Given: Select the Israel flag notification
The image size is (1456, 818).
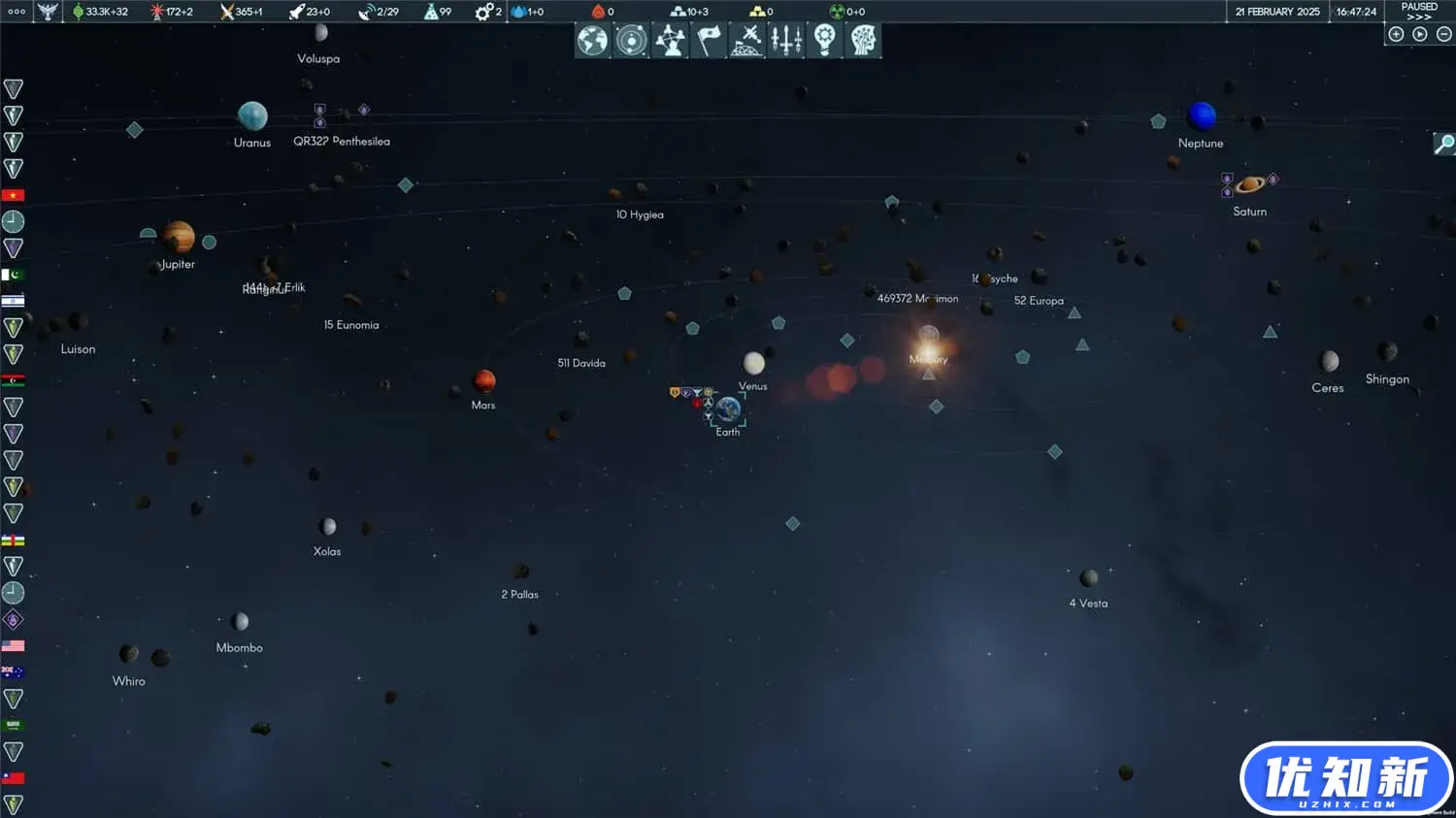Looking at the screenshot, I should [13, 301].
